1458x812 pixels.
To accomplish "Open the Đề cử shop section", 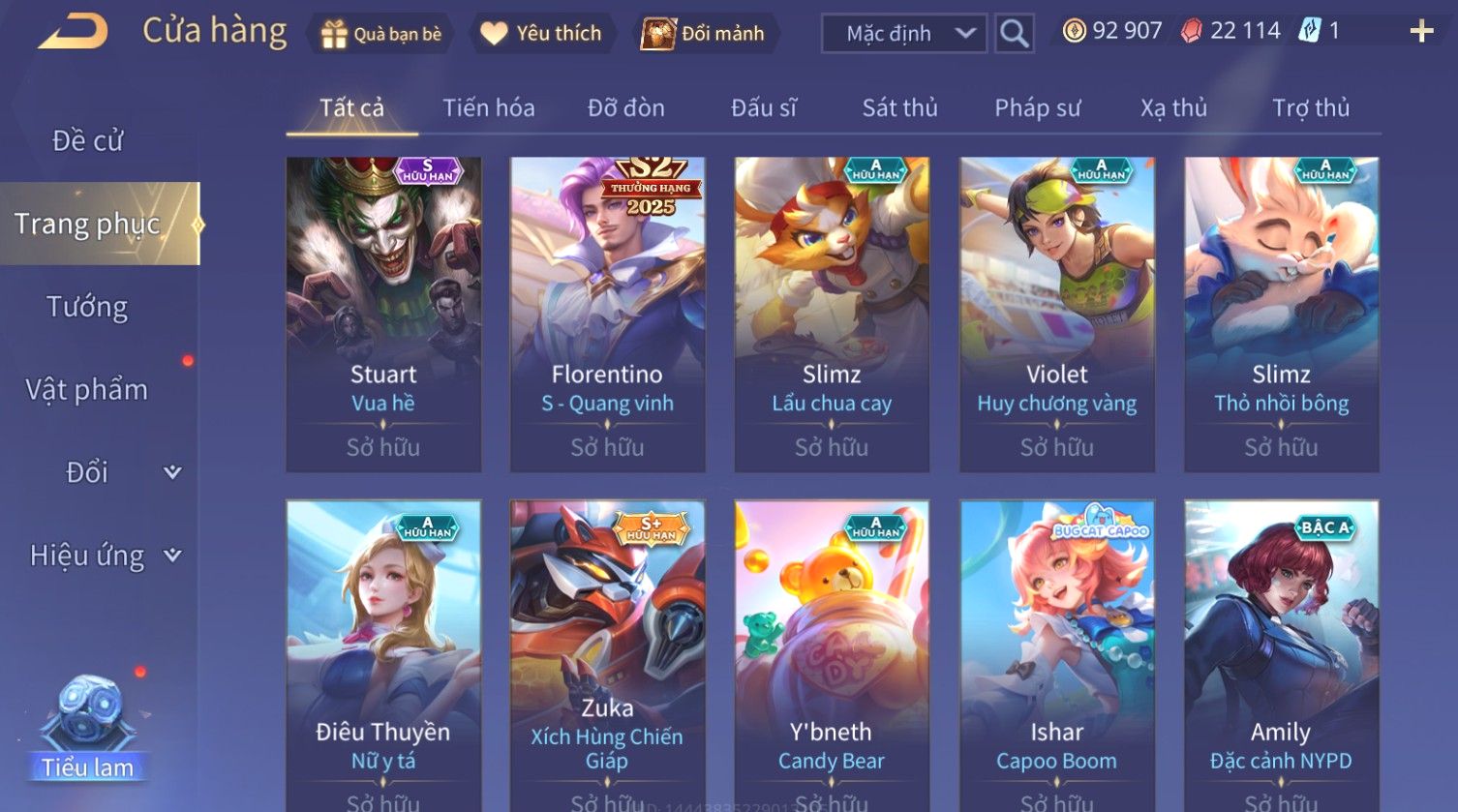I will 88,141.
